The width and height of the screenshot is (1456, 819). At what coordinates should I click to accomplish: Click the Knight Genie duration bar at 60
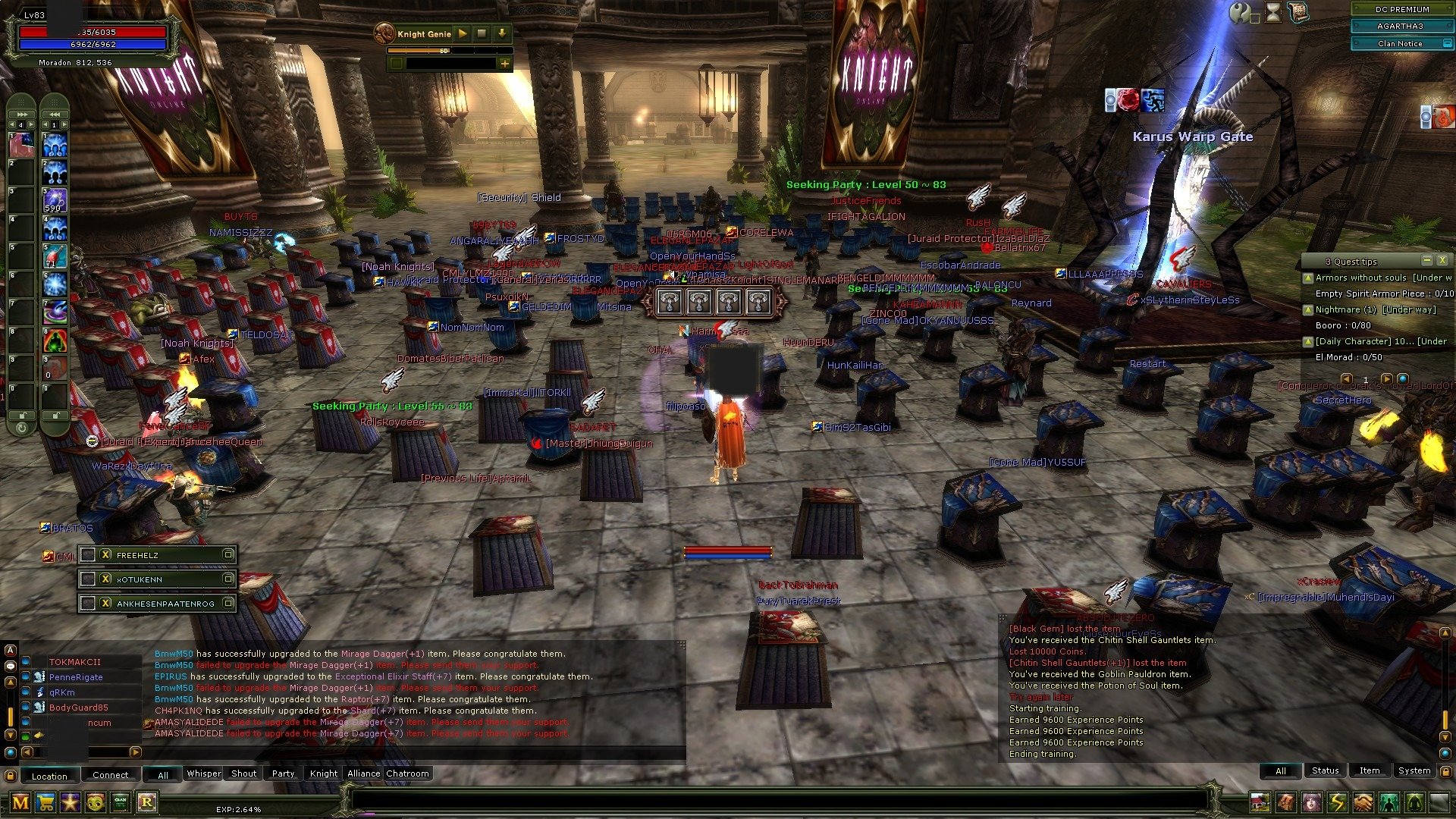[x=446, y=52]
